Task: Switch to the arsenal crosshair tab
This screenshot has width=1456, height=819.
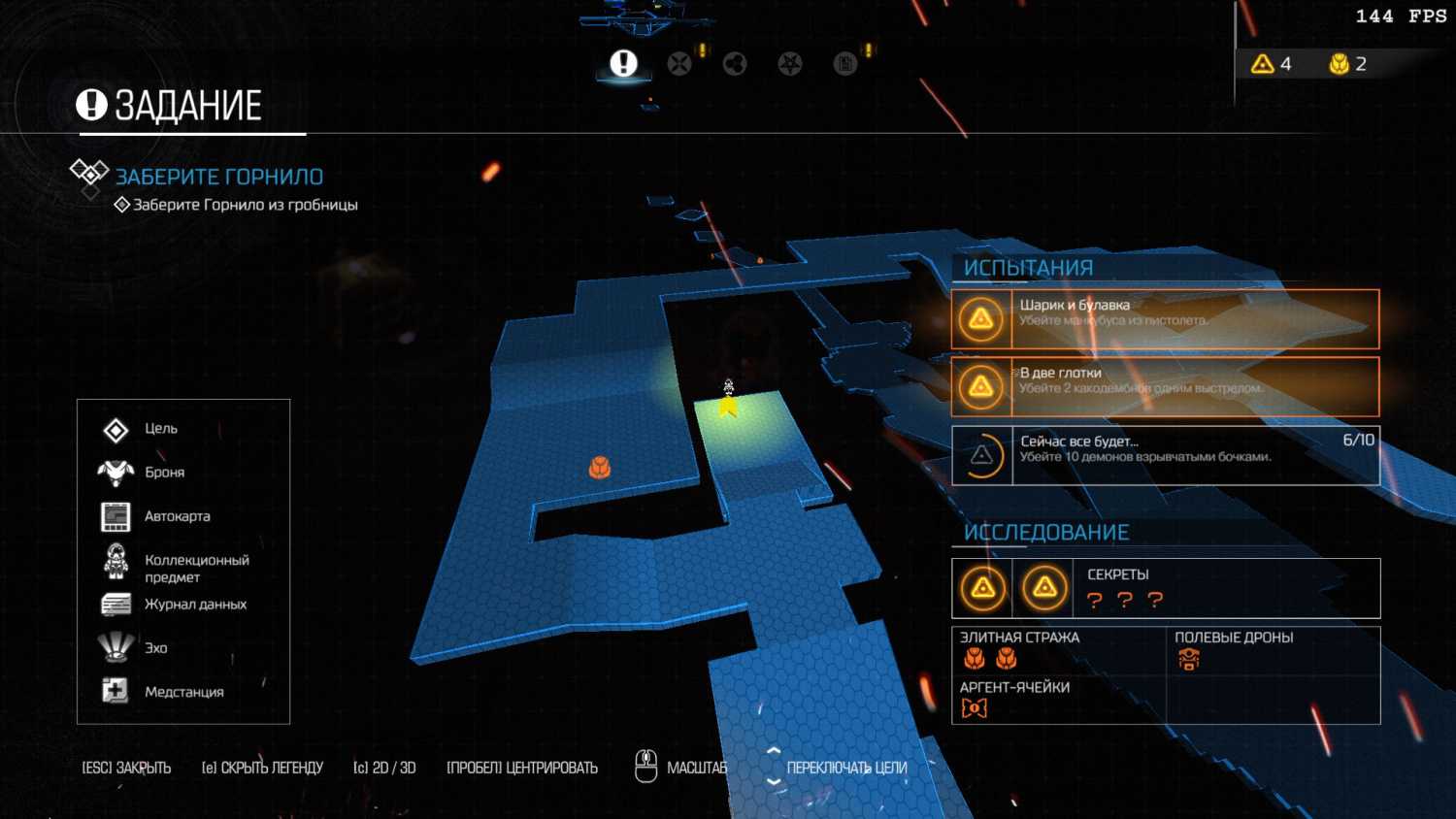Action: pyautogui.click(x=679, y=64)
